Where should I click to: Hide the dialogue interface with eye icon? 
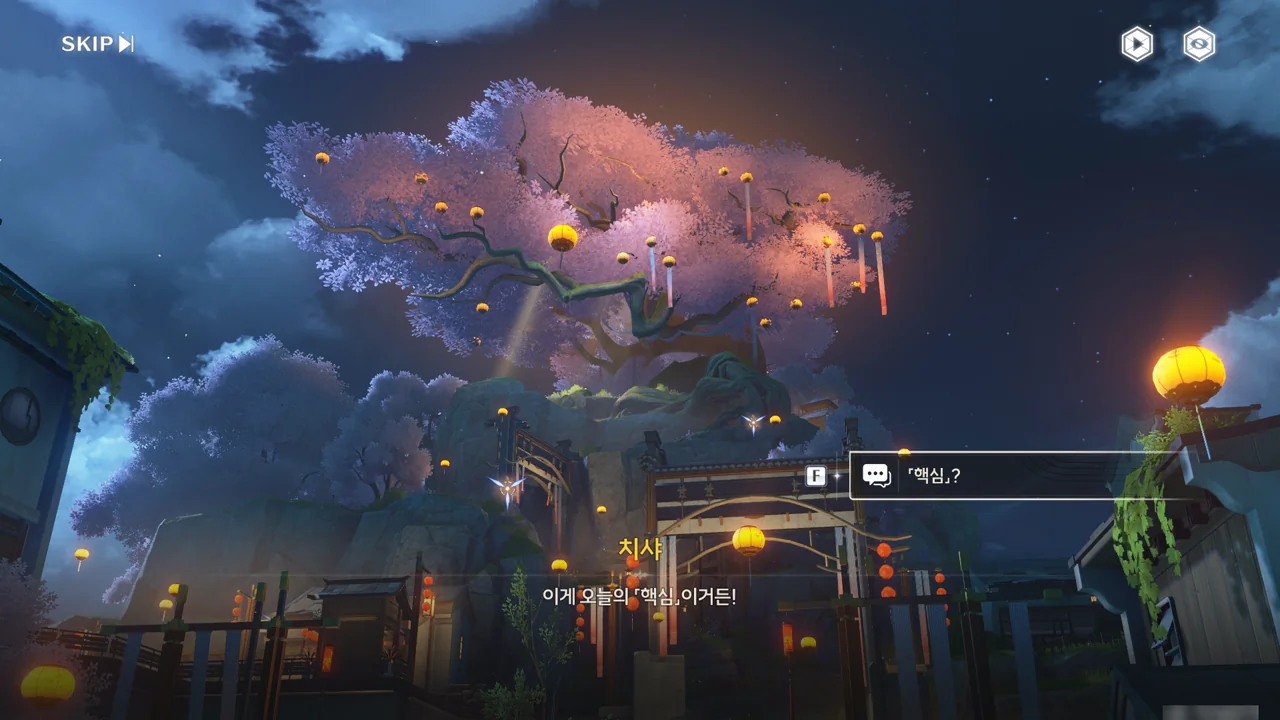[1199, 44]
